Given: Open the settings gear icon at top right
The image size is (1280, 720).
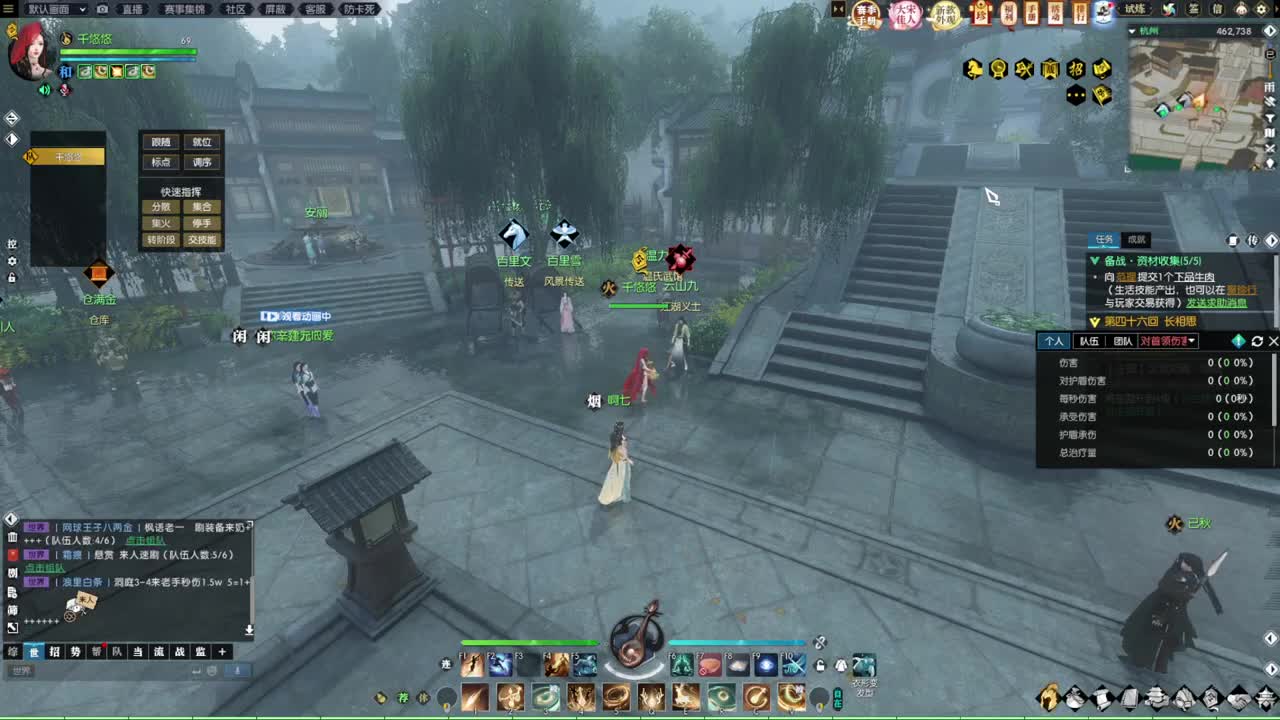Looking at the screenshot, I should [1261, 9].
